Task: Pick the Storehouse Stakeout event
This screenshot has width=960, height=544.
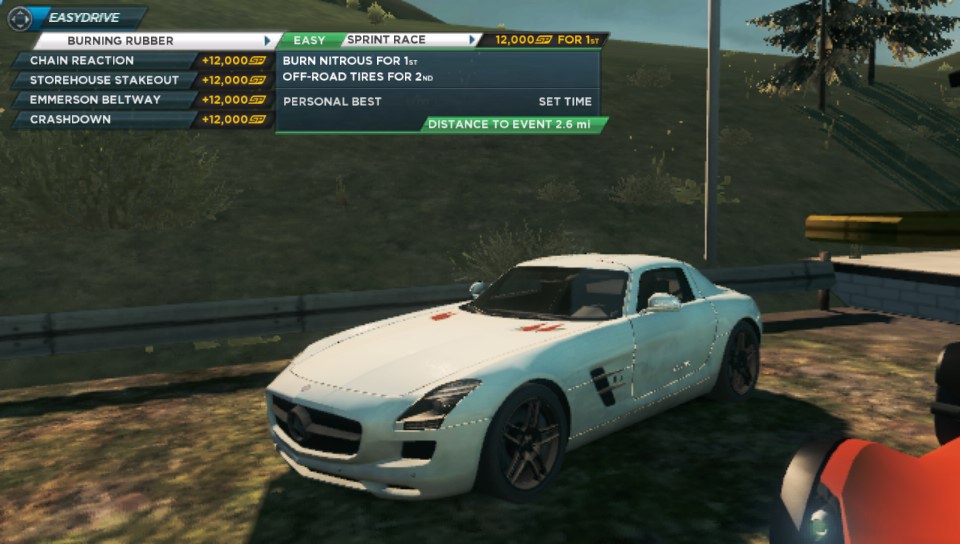Action: (x=103, y=80)
